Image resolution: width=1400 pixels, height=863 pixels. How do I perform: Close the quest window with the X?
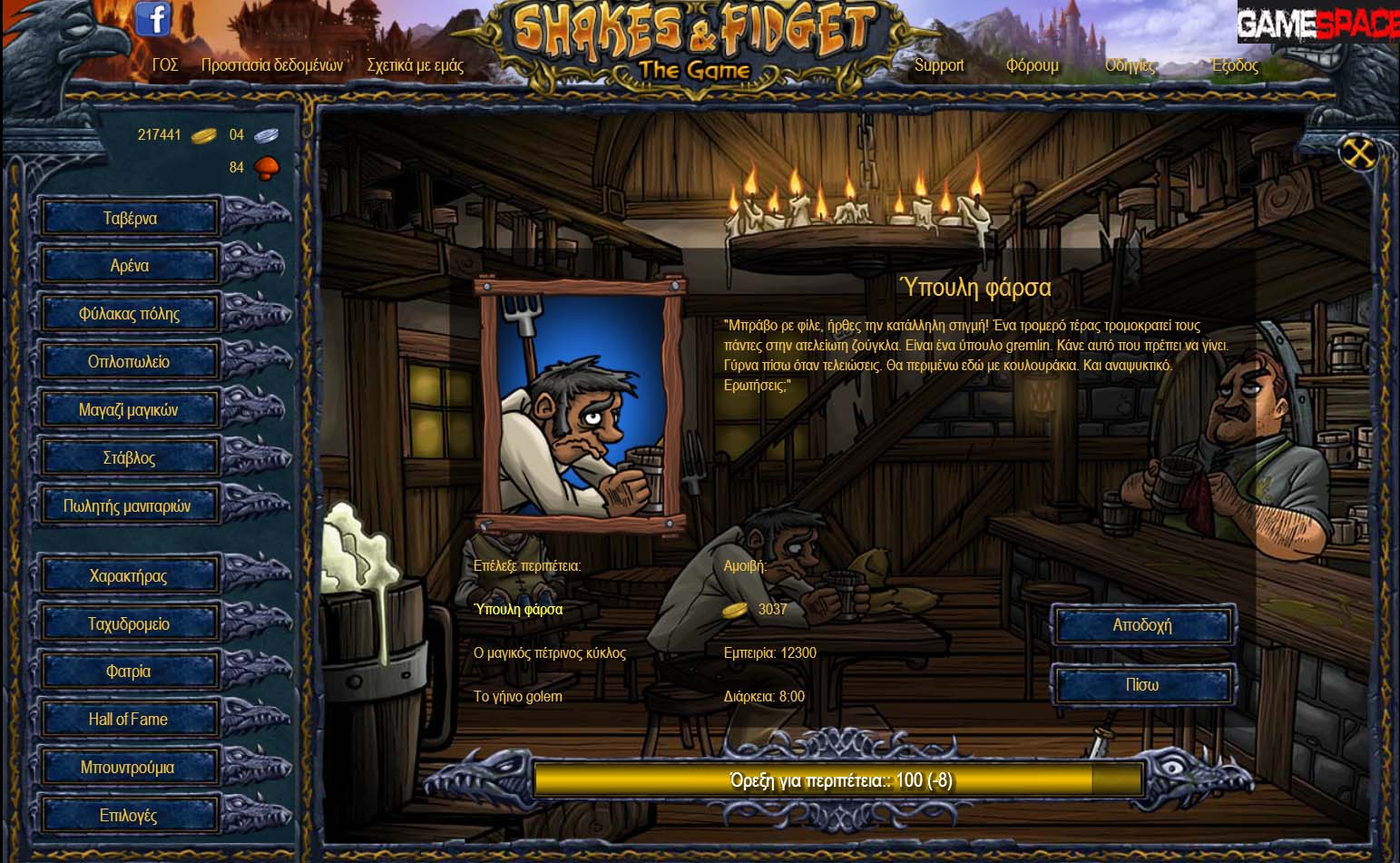1358,153
